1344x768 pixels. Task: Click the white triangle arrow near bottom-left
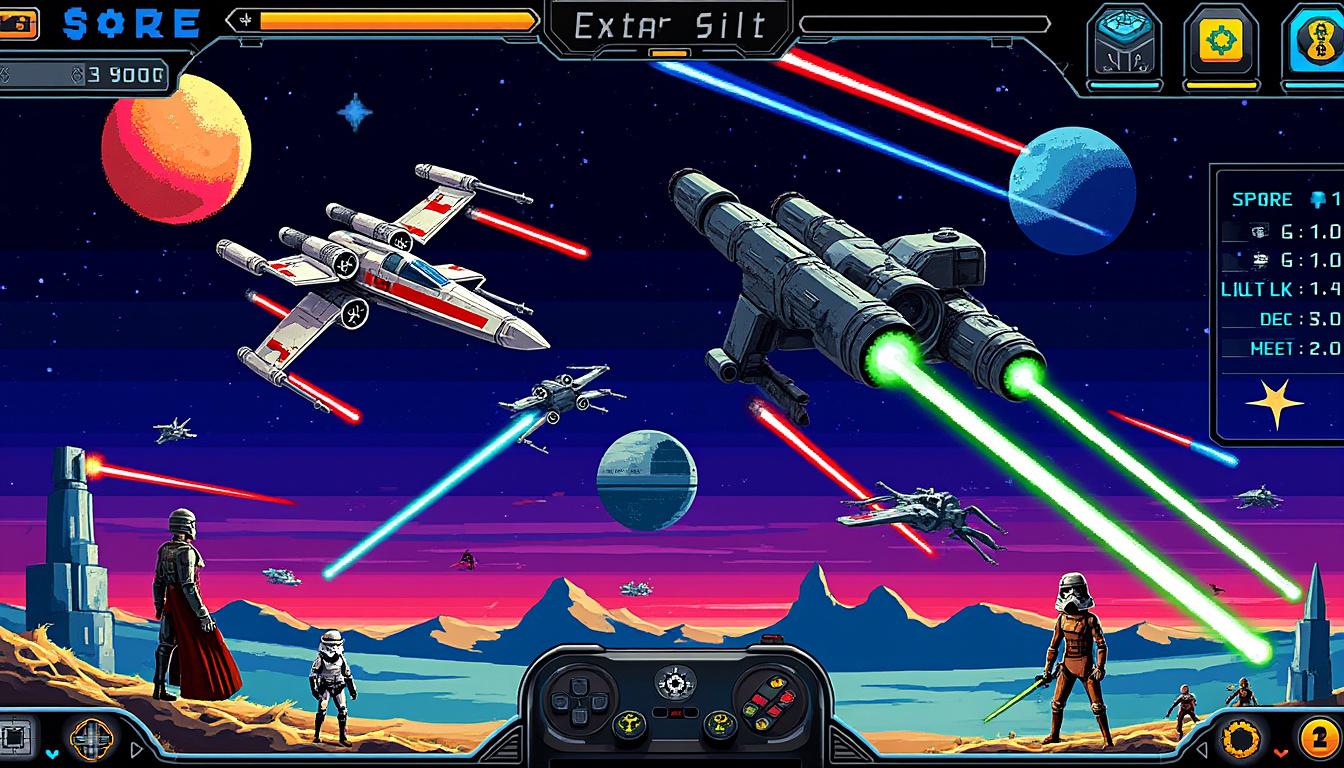tap(136, 751)
